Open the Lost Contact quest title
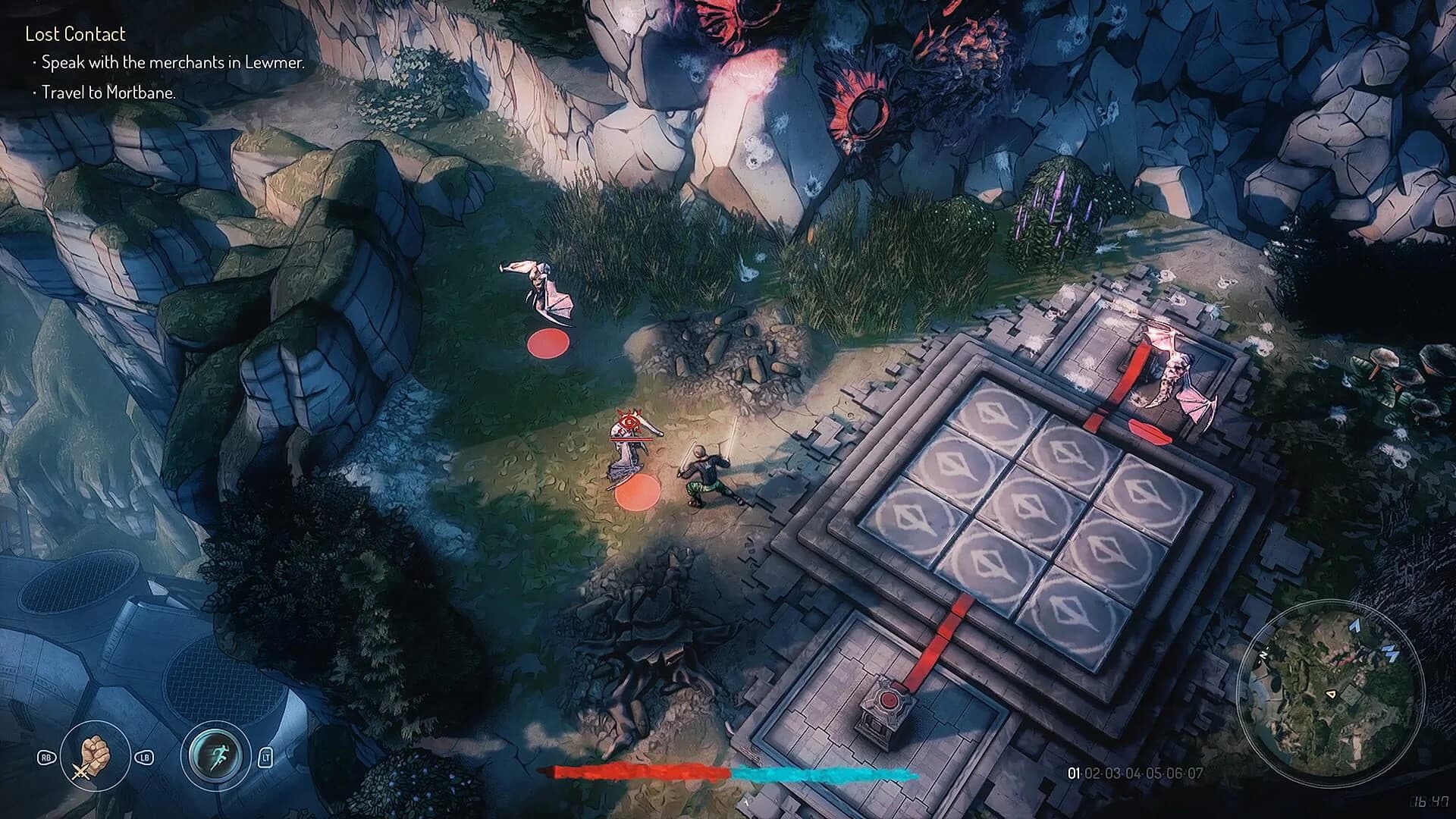 74,34
